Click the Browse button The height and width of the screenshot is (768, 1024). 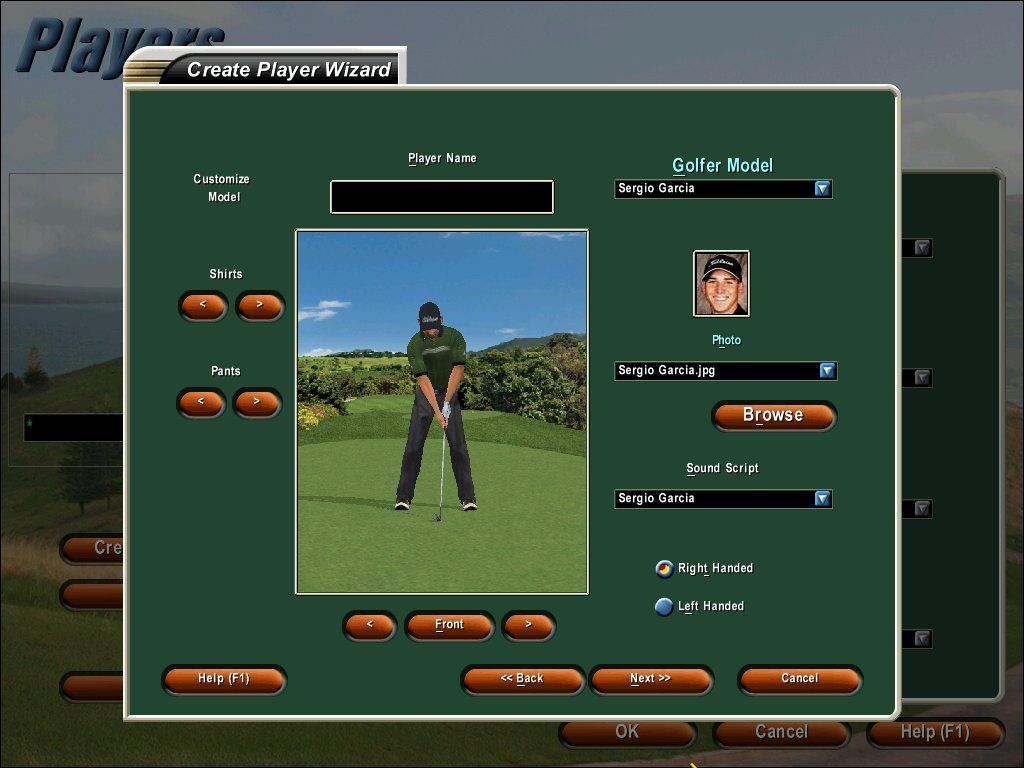point(773,415)
